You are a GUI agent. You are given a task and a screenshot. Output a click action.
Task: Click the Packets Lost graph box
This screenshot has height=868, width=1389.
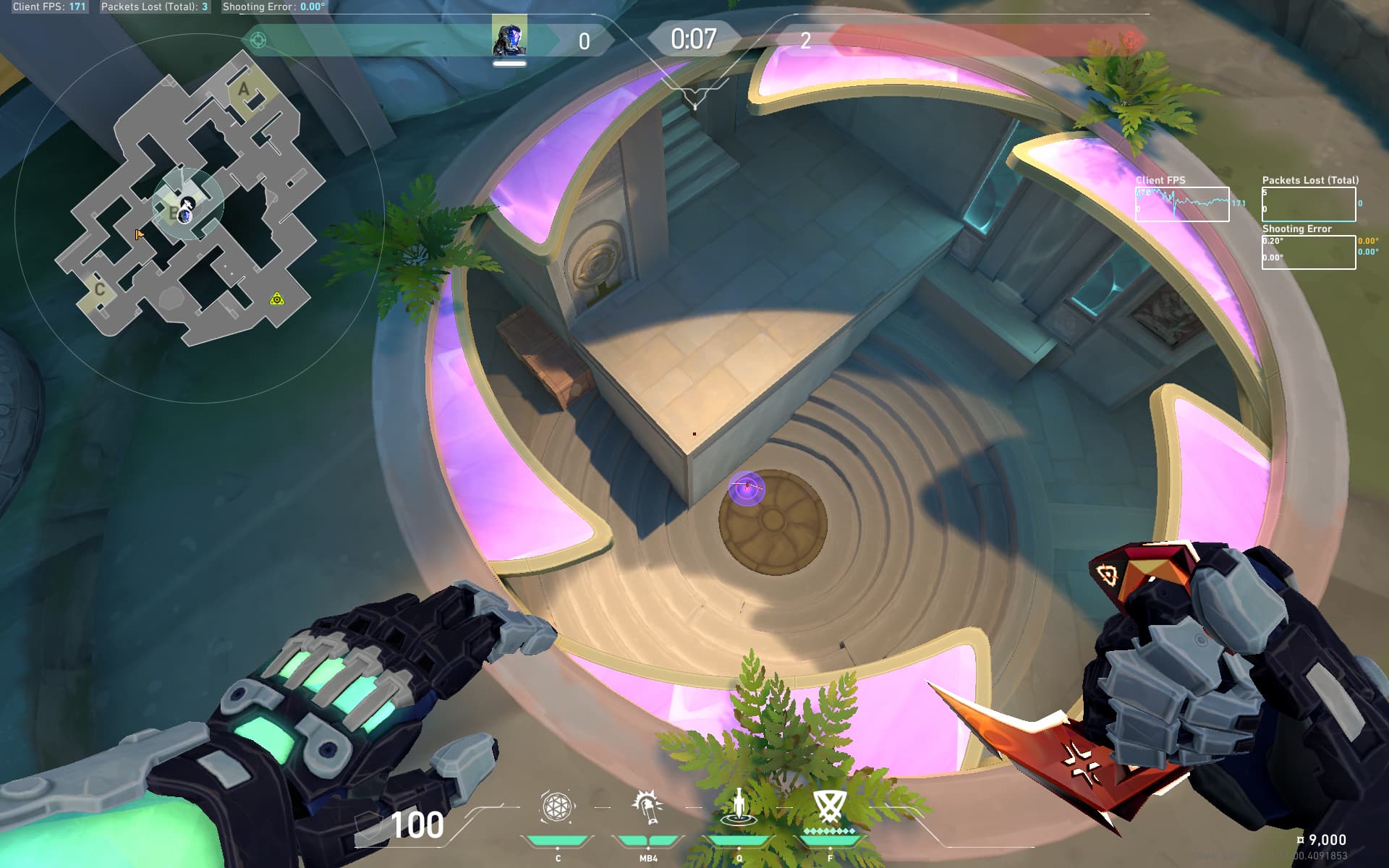[1309, 204]
